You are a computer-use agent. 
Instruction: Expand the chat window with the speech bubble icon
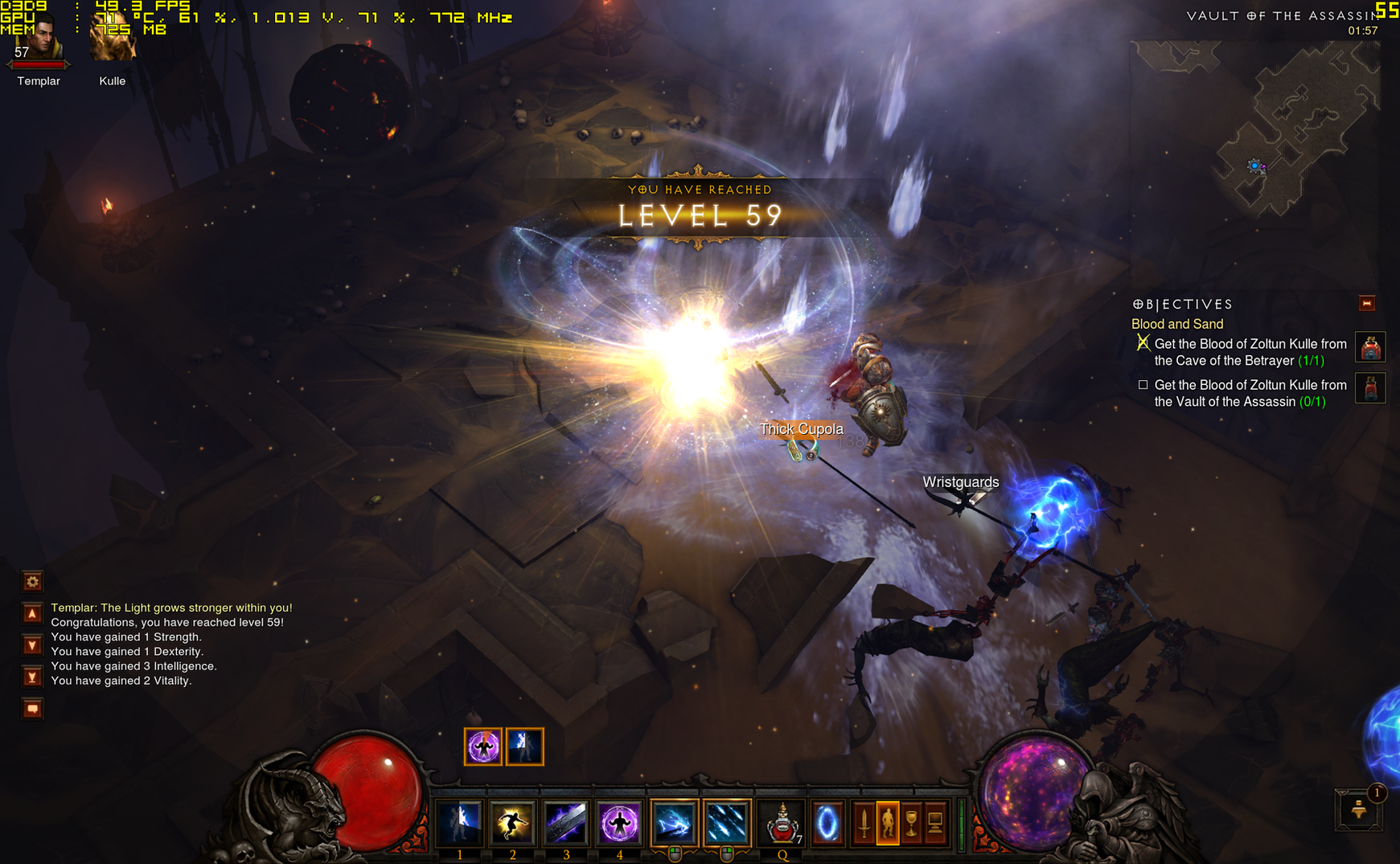click(x=31, y=709)
